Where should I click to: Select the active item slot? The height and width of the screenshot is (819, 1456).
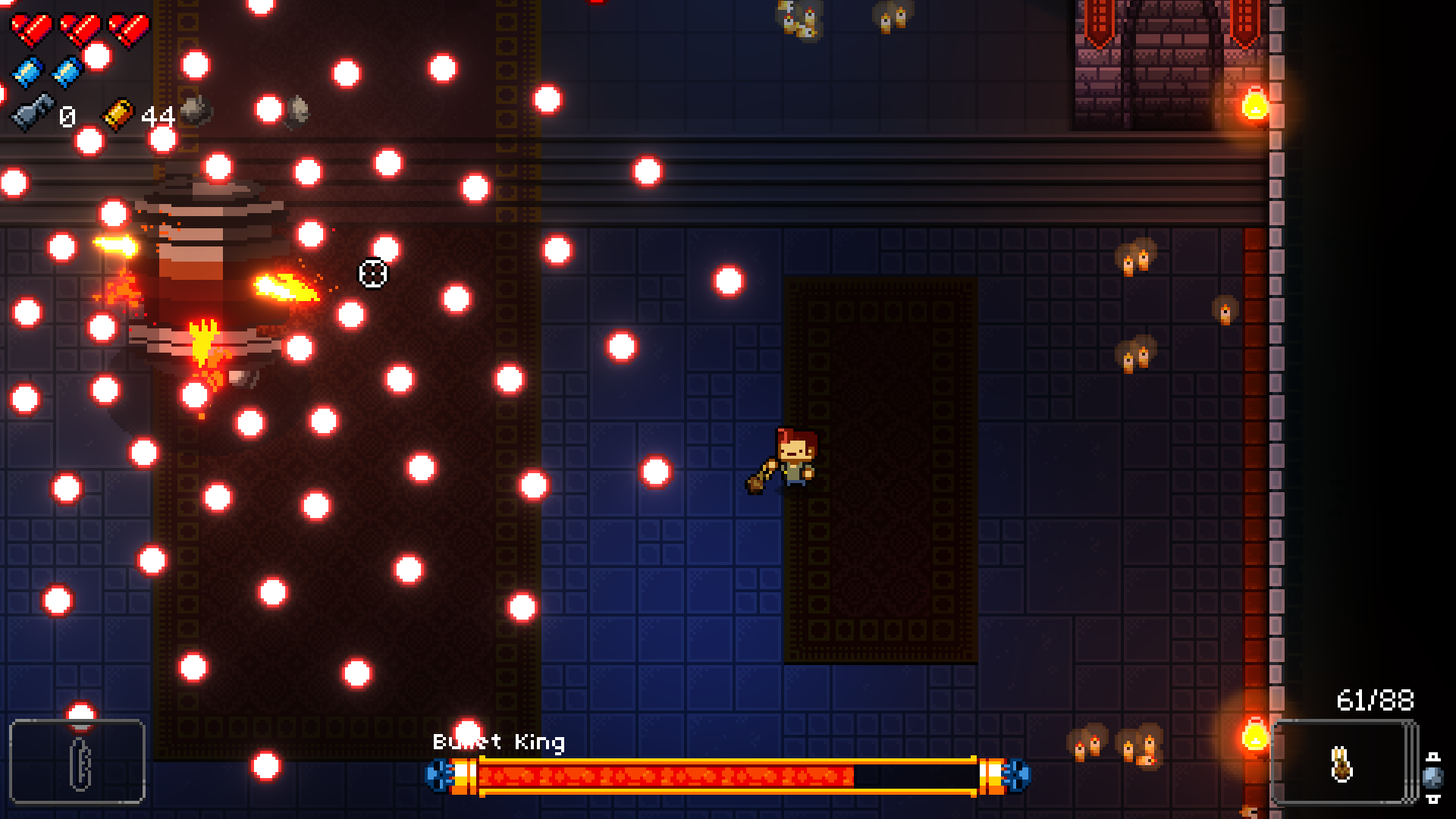pos(77,761)
